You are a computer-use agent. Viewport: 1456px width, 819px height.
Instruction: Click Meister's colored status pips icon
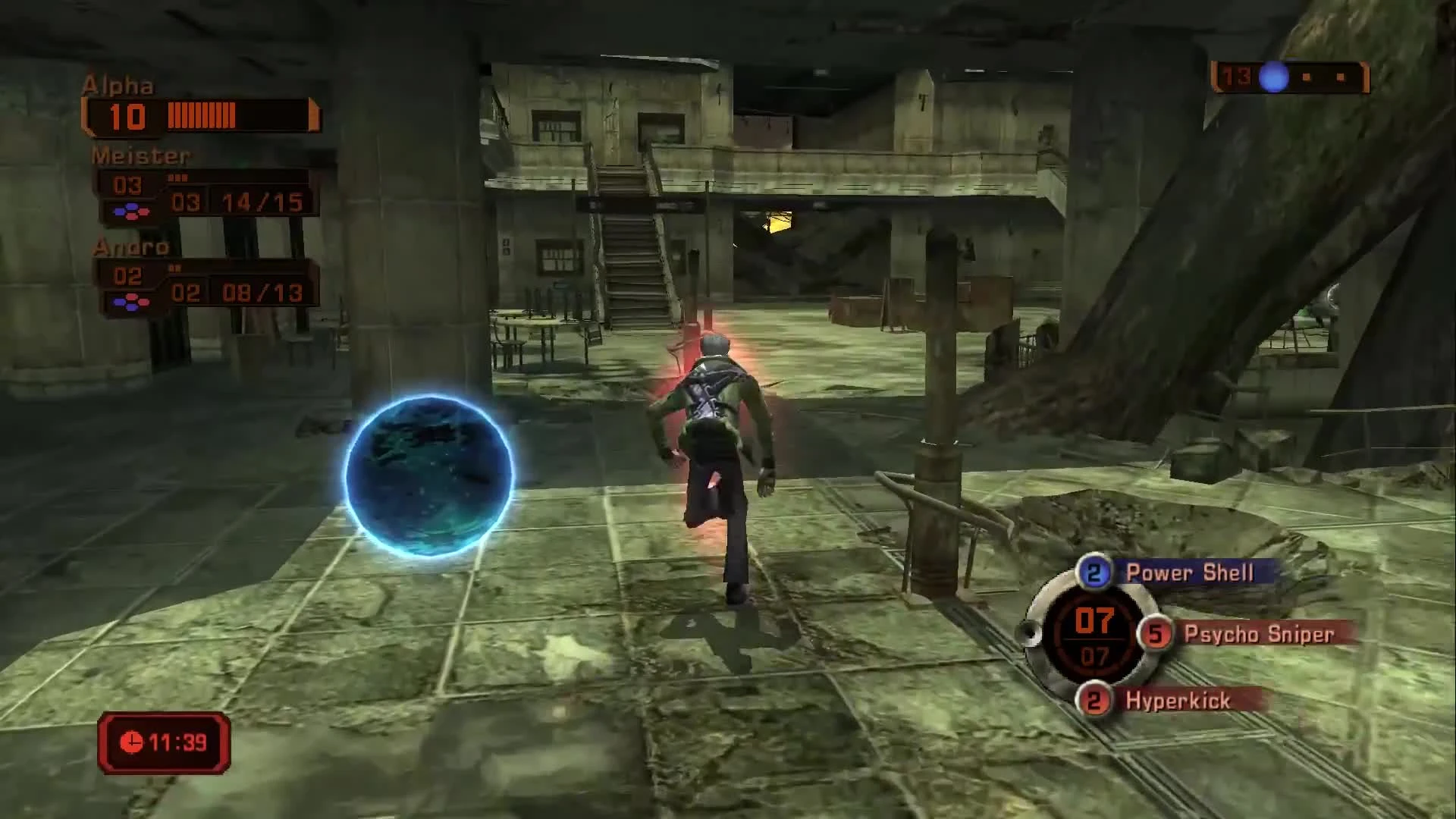tap(131, 212)
